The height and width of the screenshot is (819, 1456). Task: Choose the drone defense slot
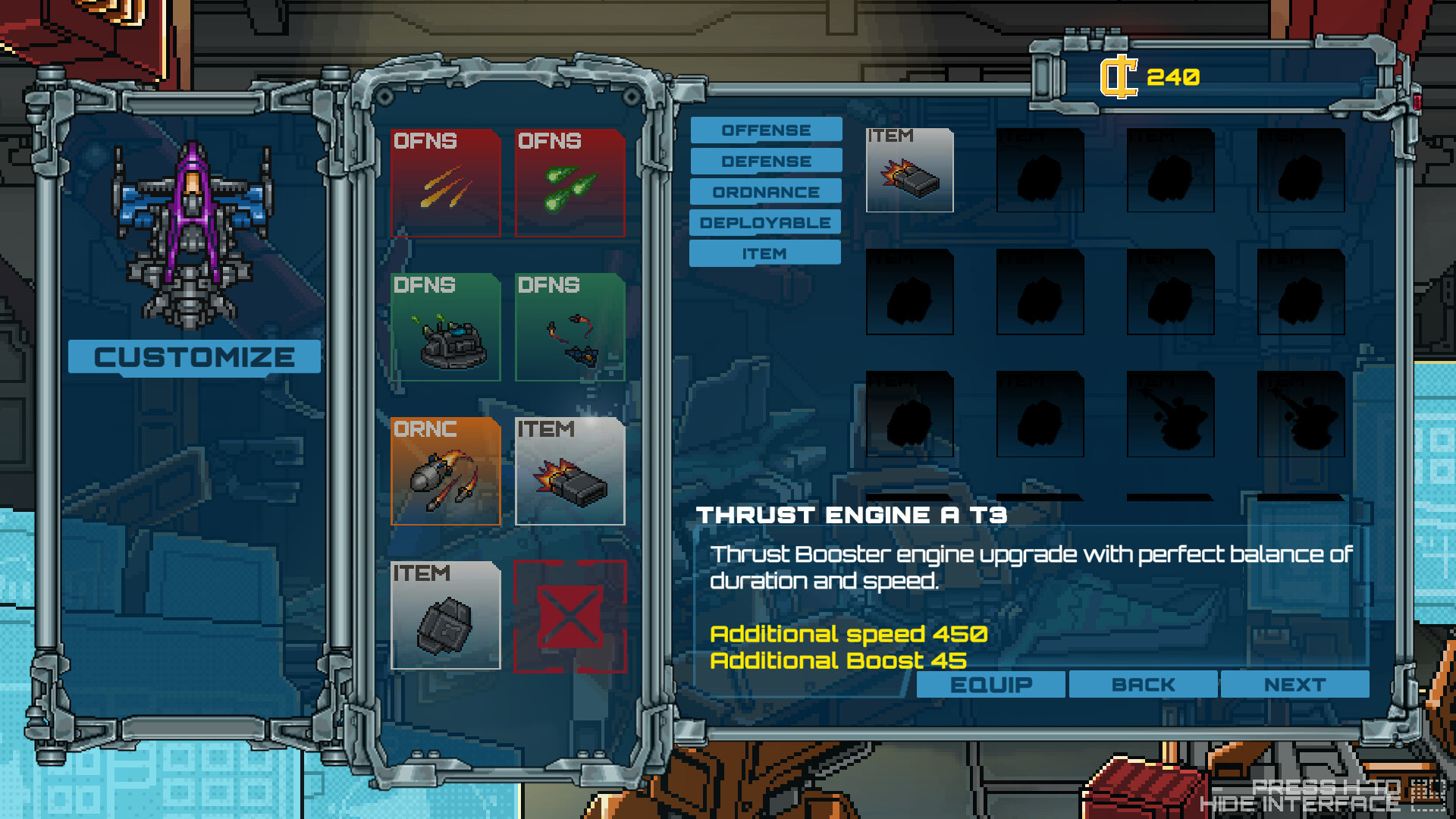570,327
